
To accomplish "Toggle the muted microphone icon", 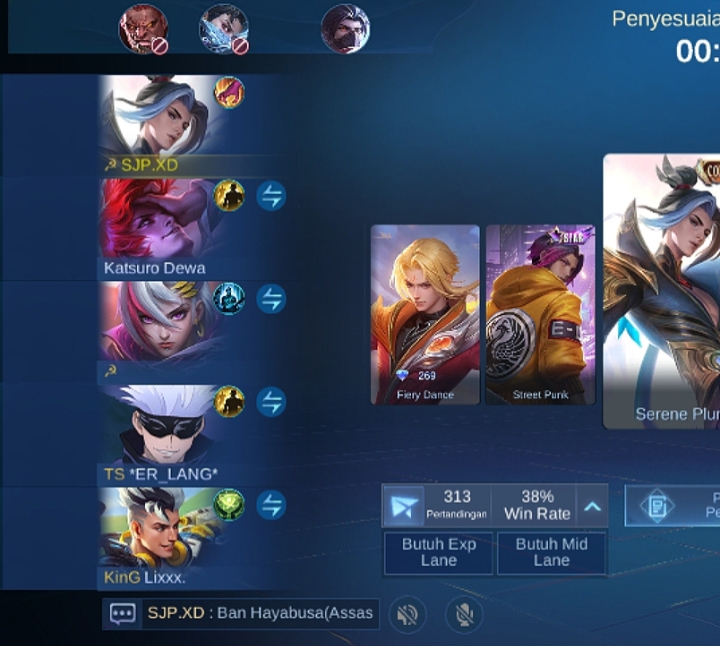I will coord(461,614).
